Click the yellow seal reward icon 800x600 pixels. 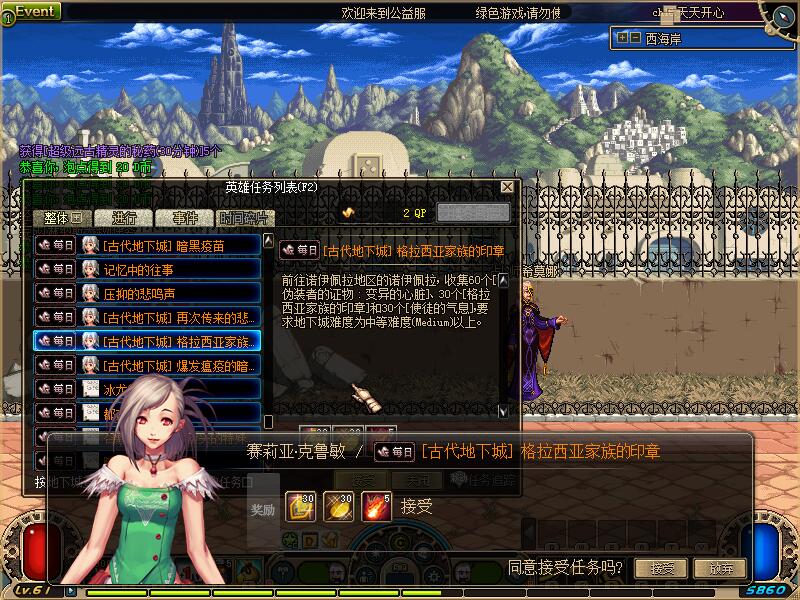300,506
